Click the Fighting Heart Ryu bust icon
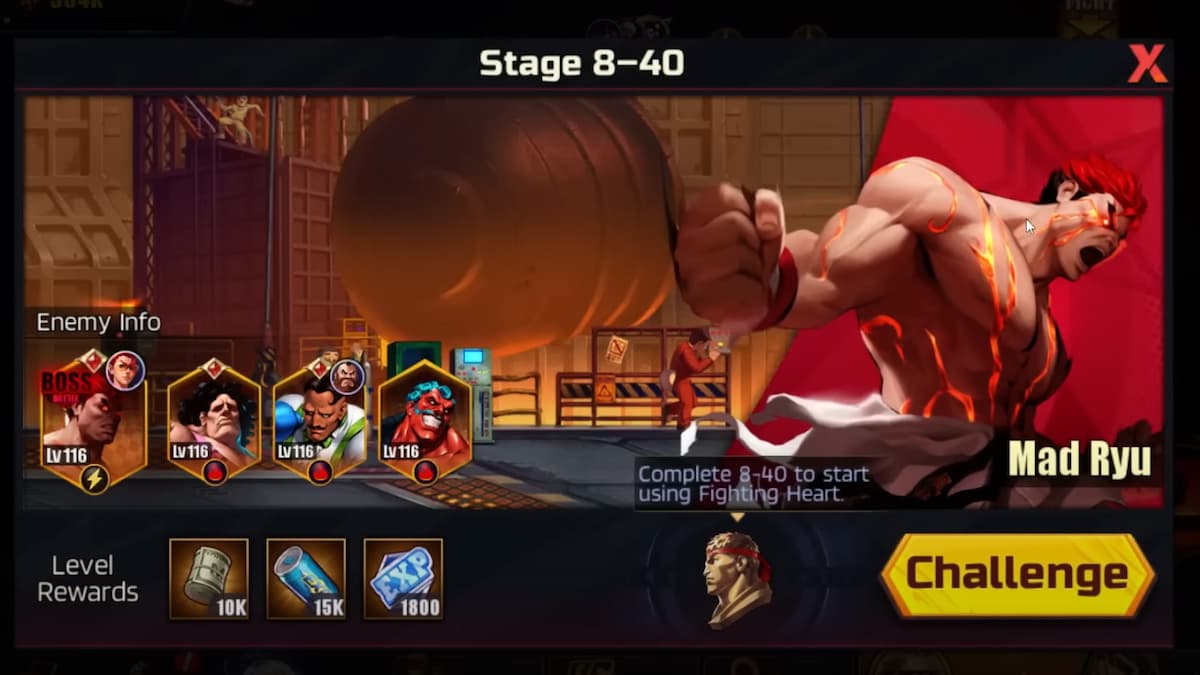The height and width of the screenshot is (675, 1200). [x=737, y=579]
